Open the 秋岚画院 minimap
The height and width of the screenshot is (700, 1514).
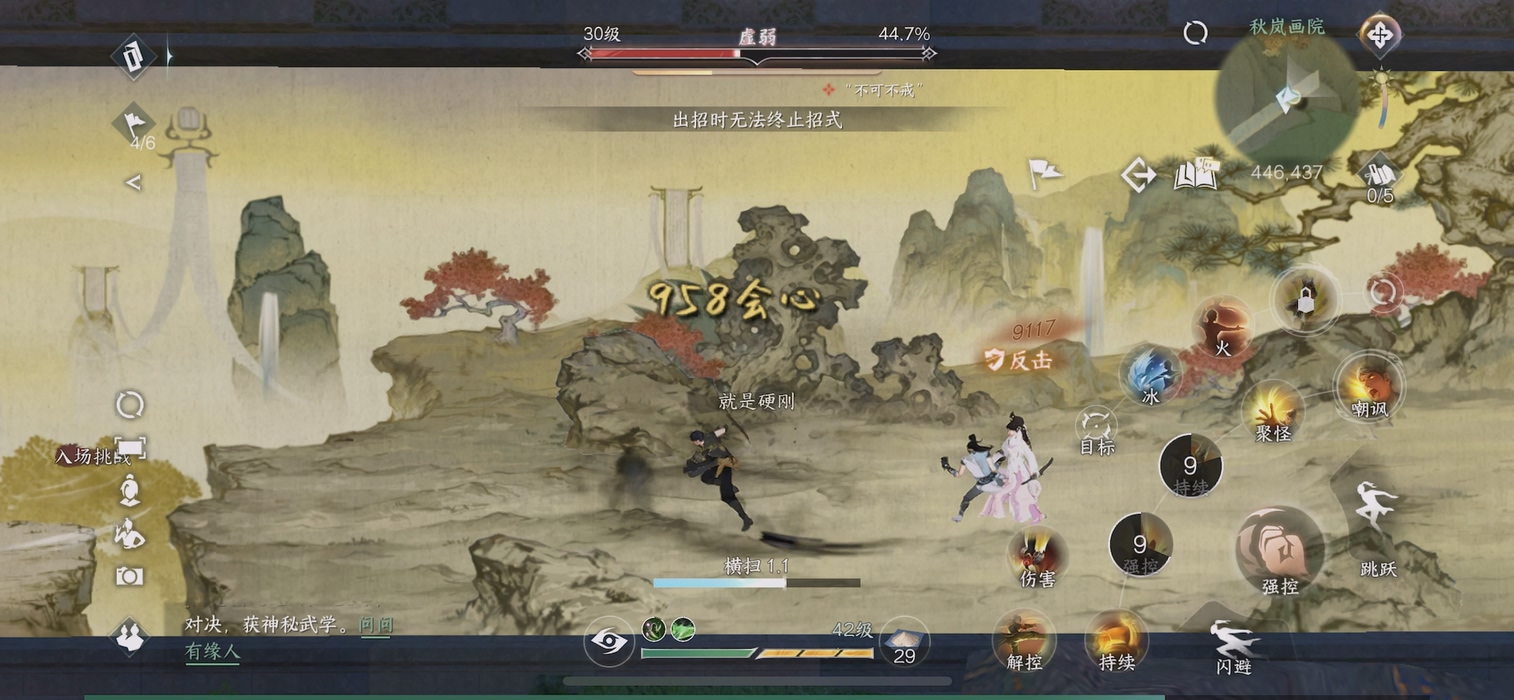point(1287,97)
